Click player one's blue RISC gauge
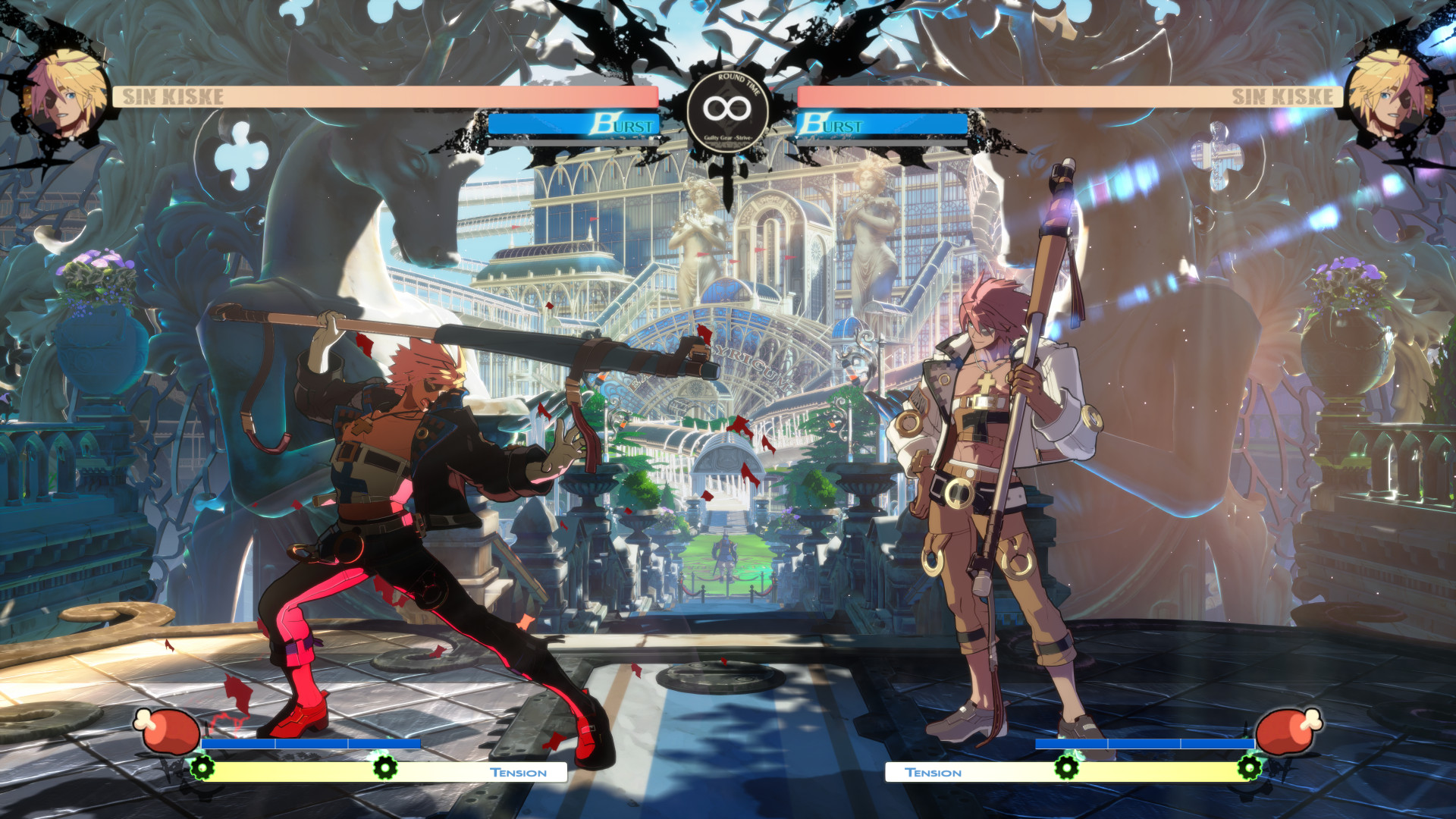The width and height of the screenshot is (1456, 819). 311,742
